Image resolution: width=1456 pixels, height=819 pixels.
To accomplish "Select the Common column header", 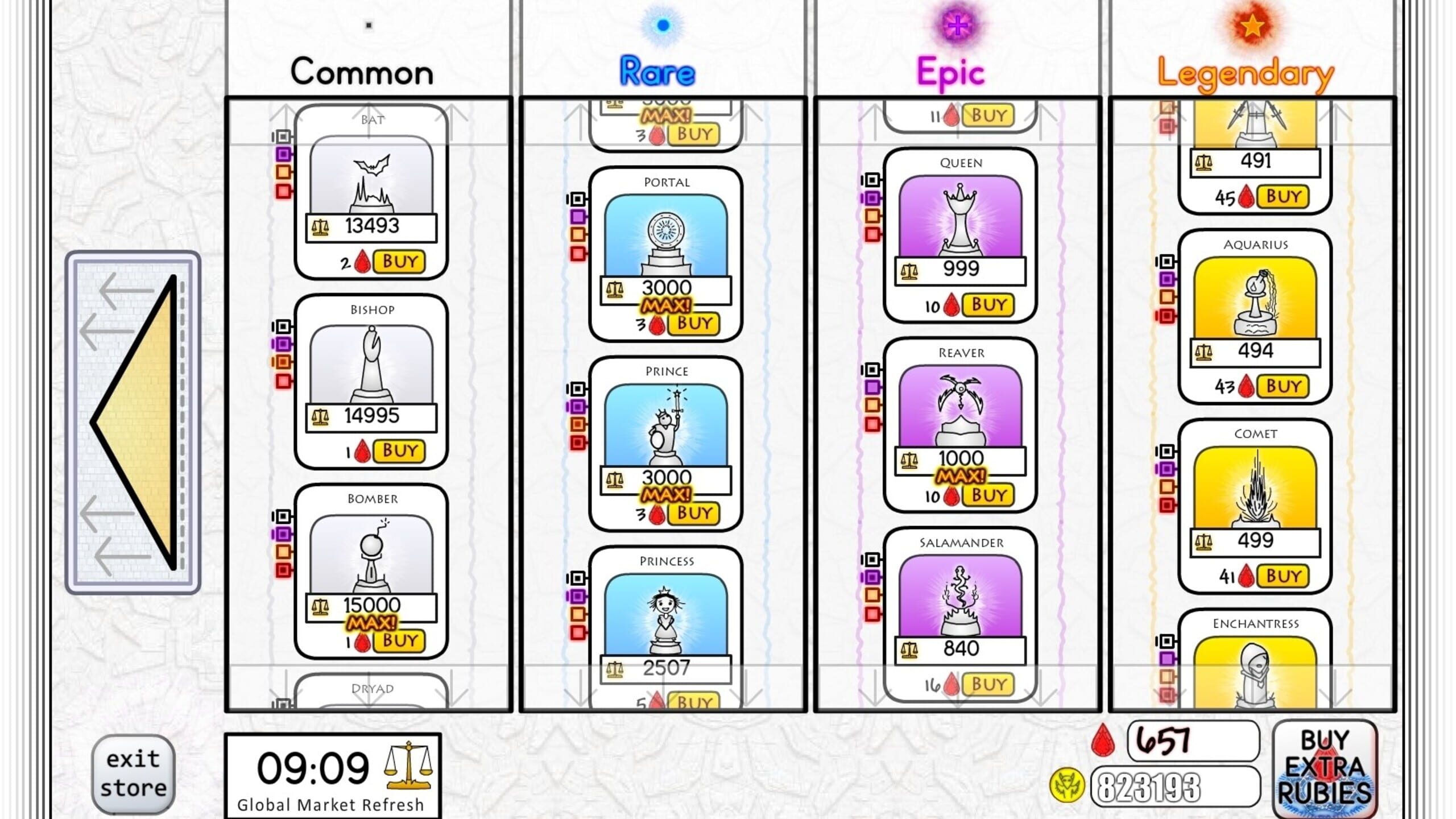I will 361,71.
